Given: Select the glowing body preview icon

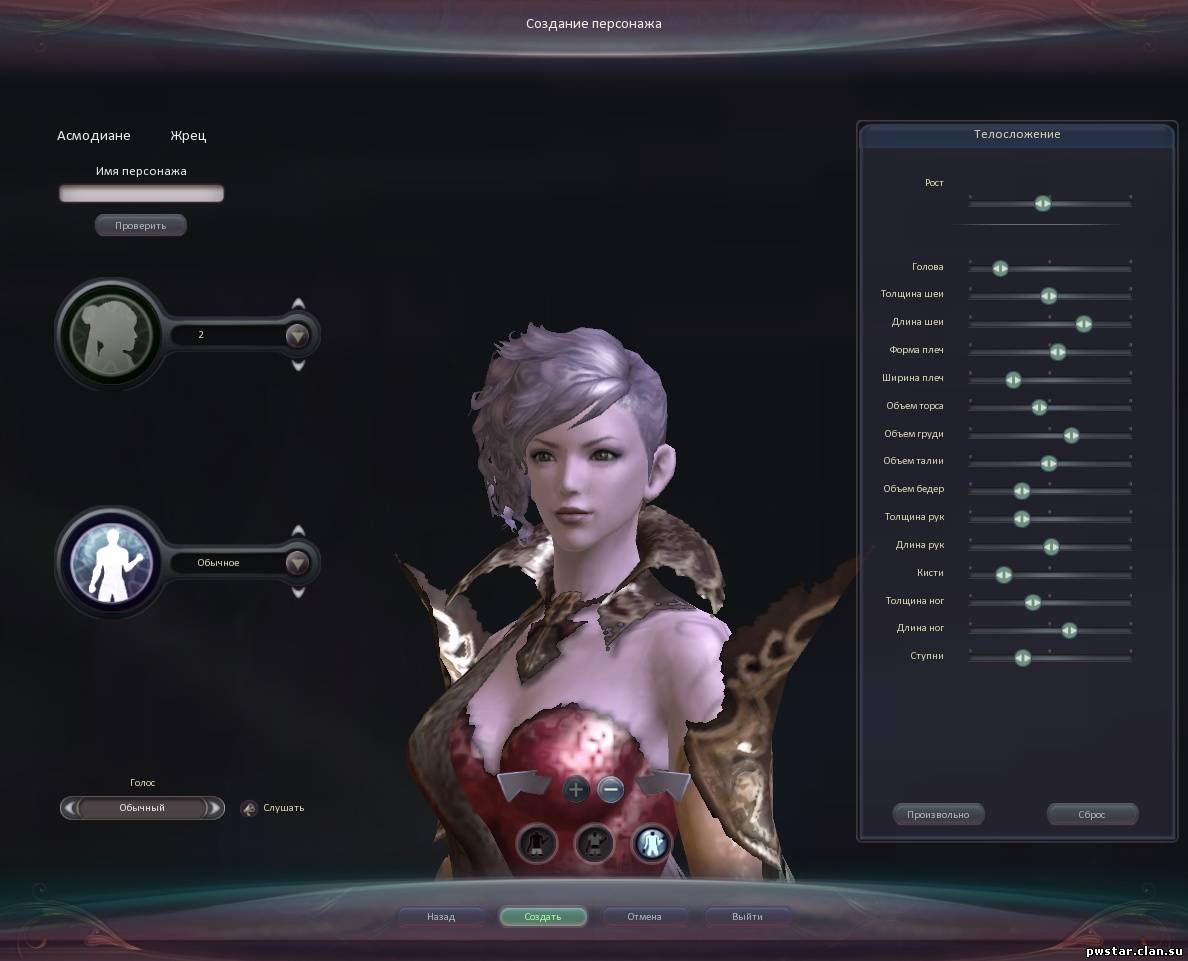Looking at the screenshot, I should (x=651, y=845).
